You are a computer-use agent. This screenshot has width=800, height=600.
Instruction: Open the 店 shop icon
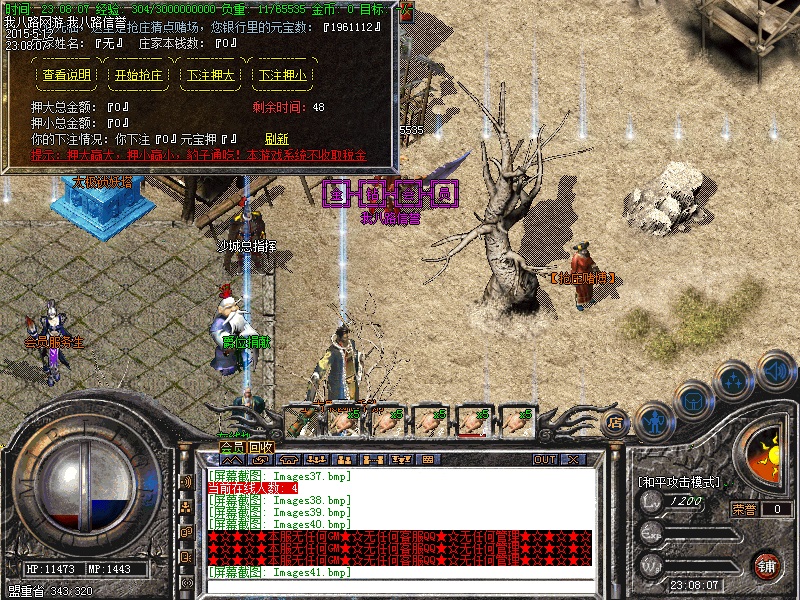click(x=615, y=423)
